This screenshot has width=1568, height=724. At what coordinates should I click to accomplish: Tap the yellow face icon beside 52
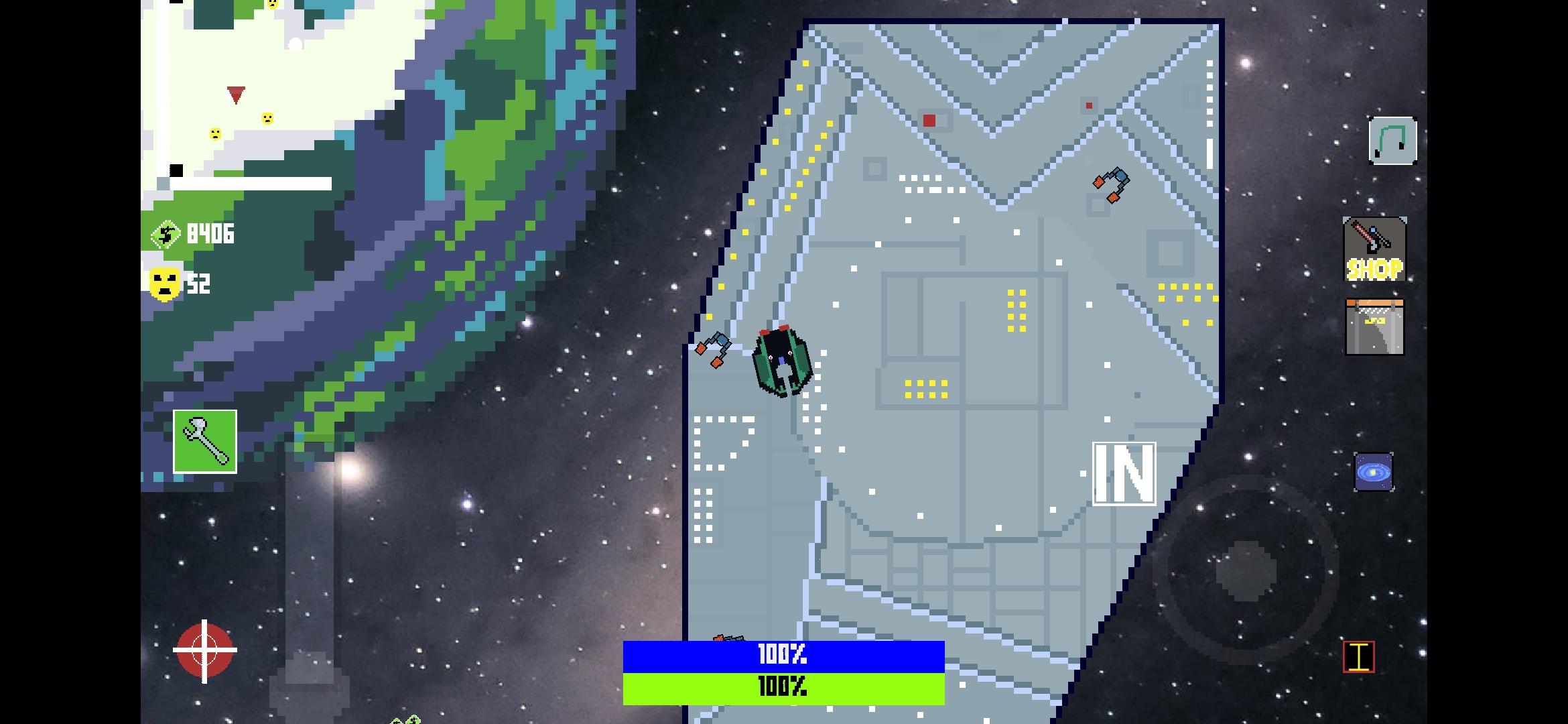click(x=163, y=282)
